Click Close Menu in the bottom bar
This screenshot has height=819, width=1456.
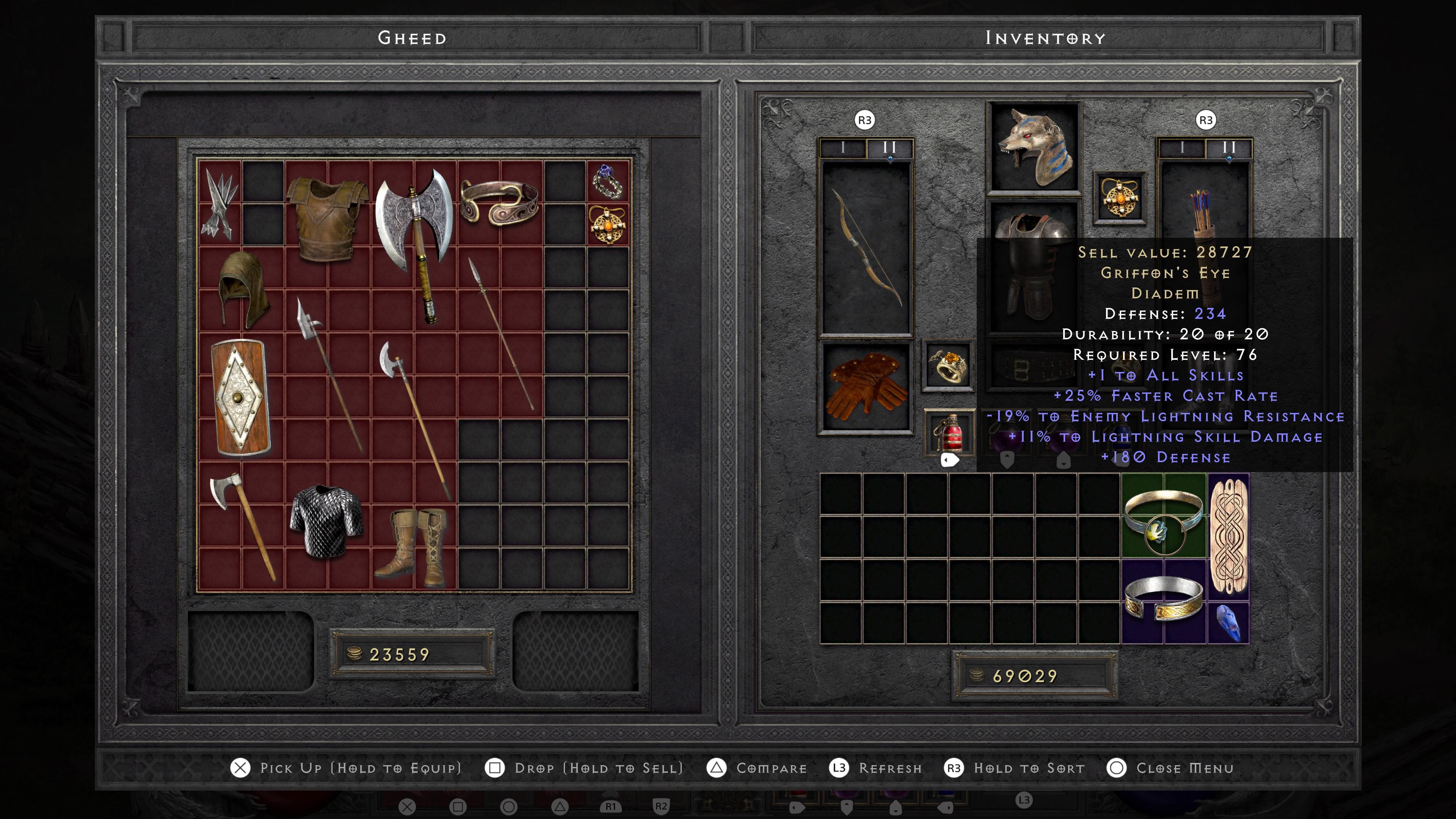click(x=1185, y=767)
